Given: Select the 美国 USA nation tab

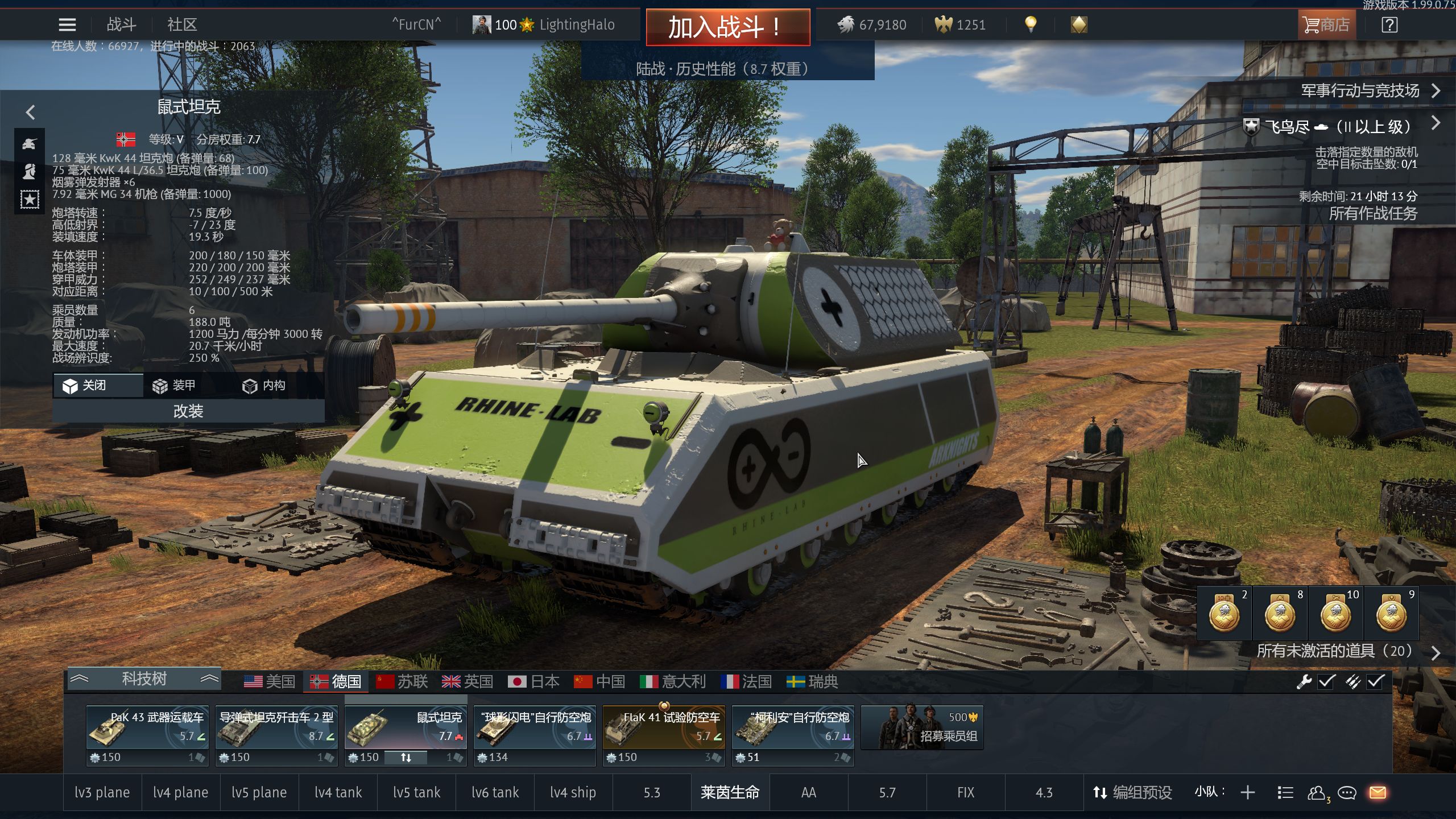Looking at the screenshot, I should coord(270,681).
